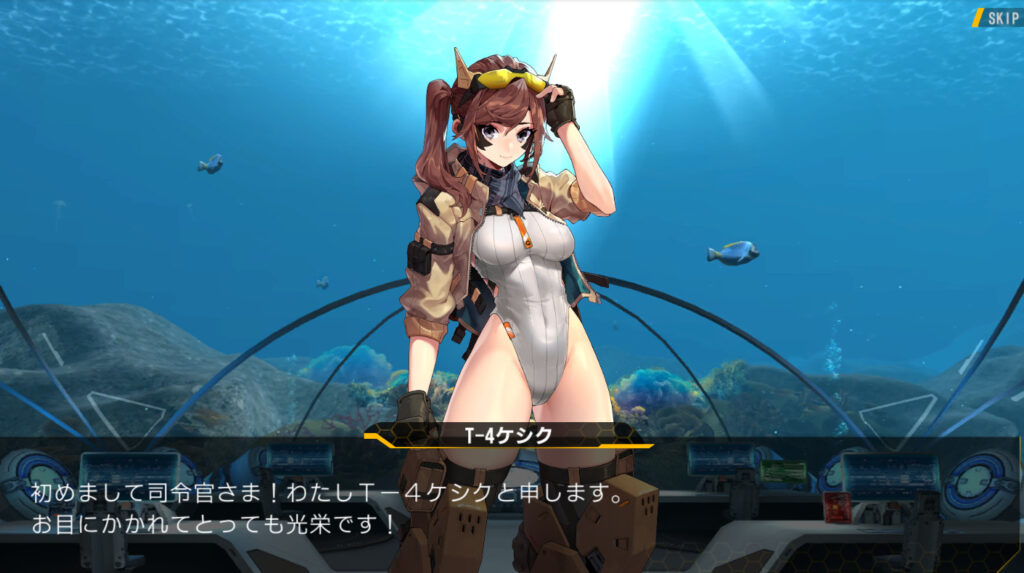Skip the dialogue with the SKIP button
The image size is (1024, 573).
997,18
